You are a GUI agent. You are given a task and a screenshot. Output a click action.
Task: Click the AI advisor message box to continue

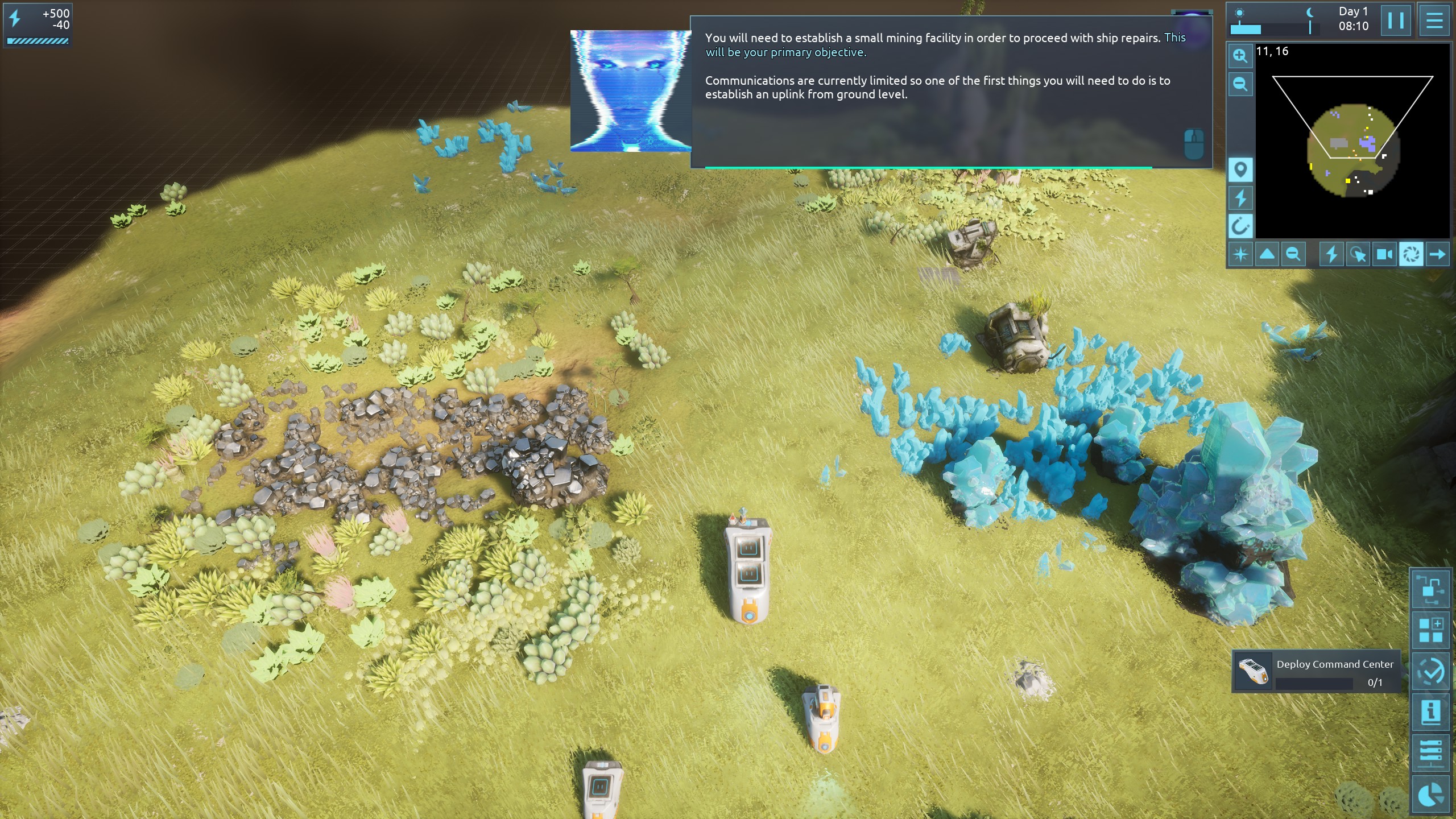coord(951,92)
